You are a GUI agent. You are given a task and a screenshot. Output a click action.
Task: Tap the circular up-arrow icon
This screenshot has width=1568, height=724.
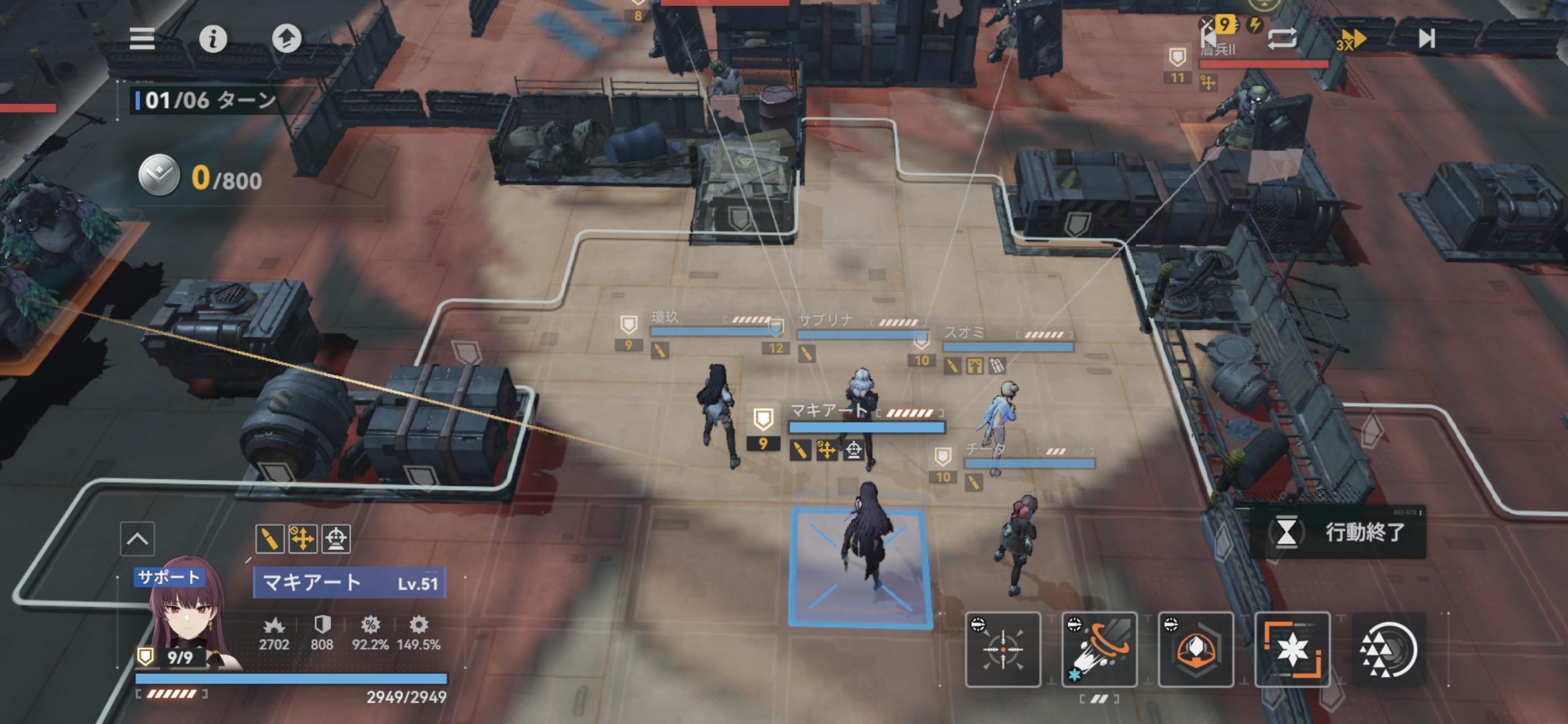coord(287,39)
